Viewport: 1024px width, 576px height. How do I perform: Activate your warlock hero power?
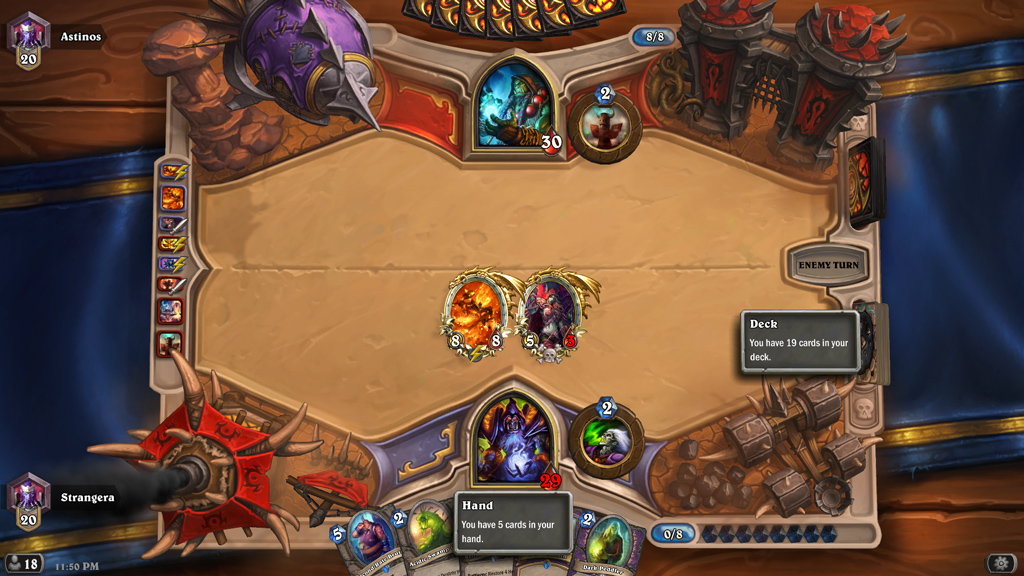pos(605,442)
